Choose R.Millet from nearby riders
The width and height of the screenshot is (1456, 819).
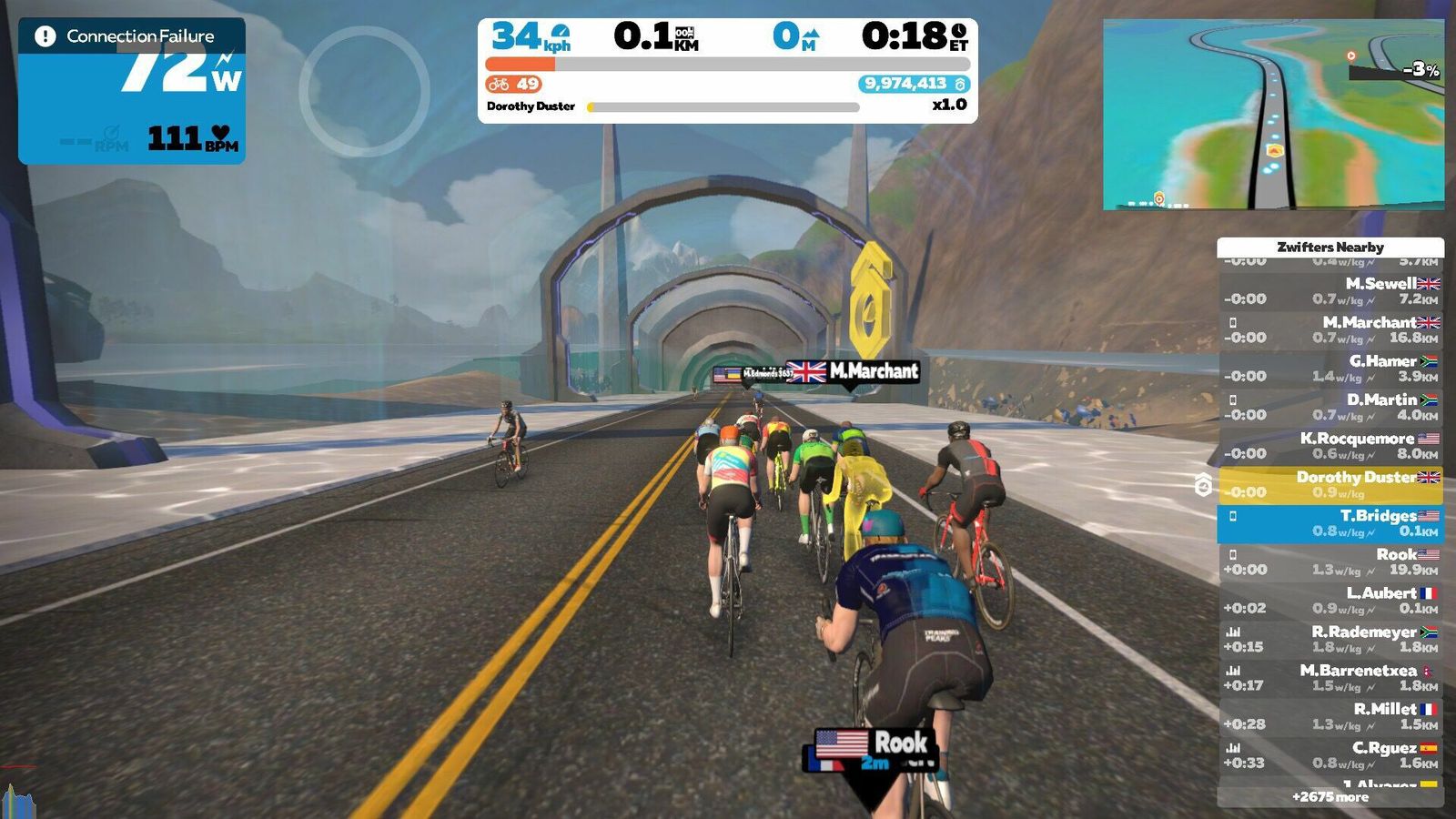pos(1330,716)
